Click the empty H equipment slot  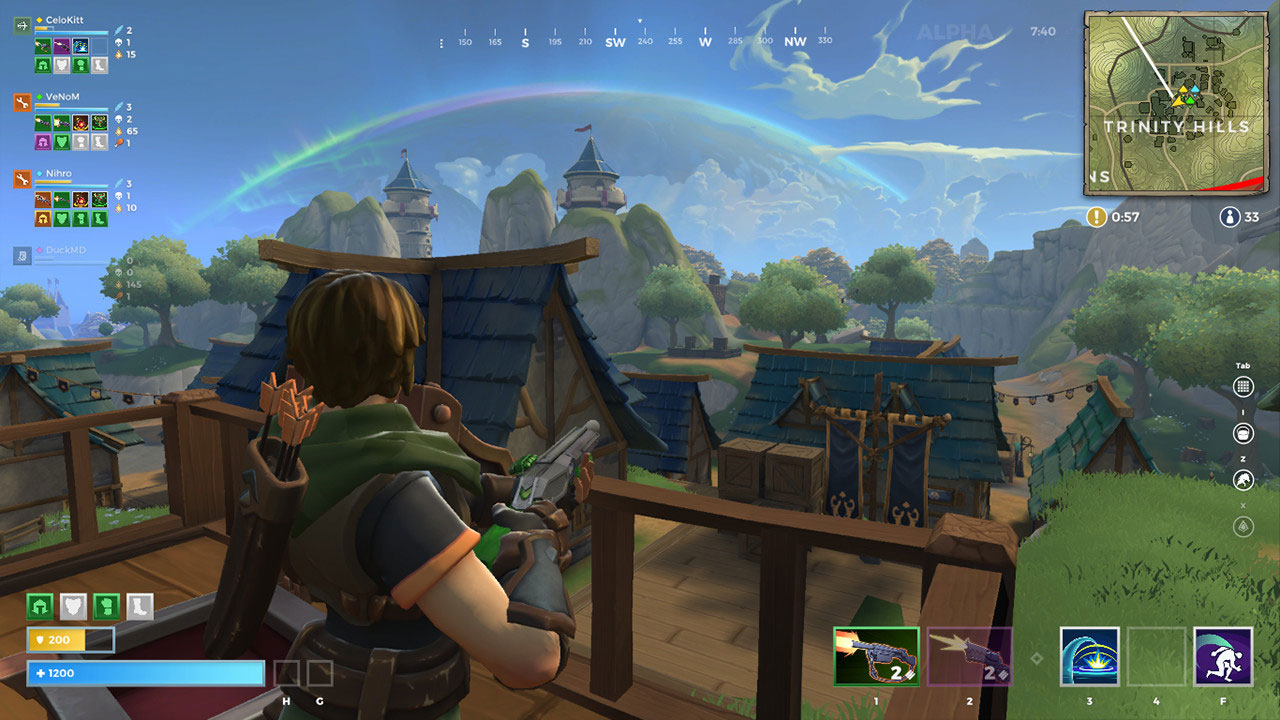[289, 673]
